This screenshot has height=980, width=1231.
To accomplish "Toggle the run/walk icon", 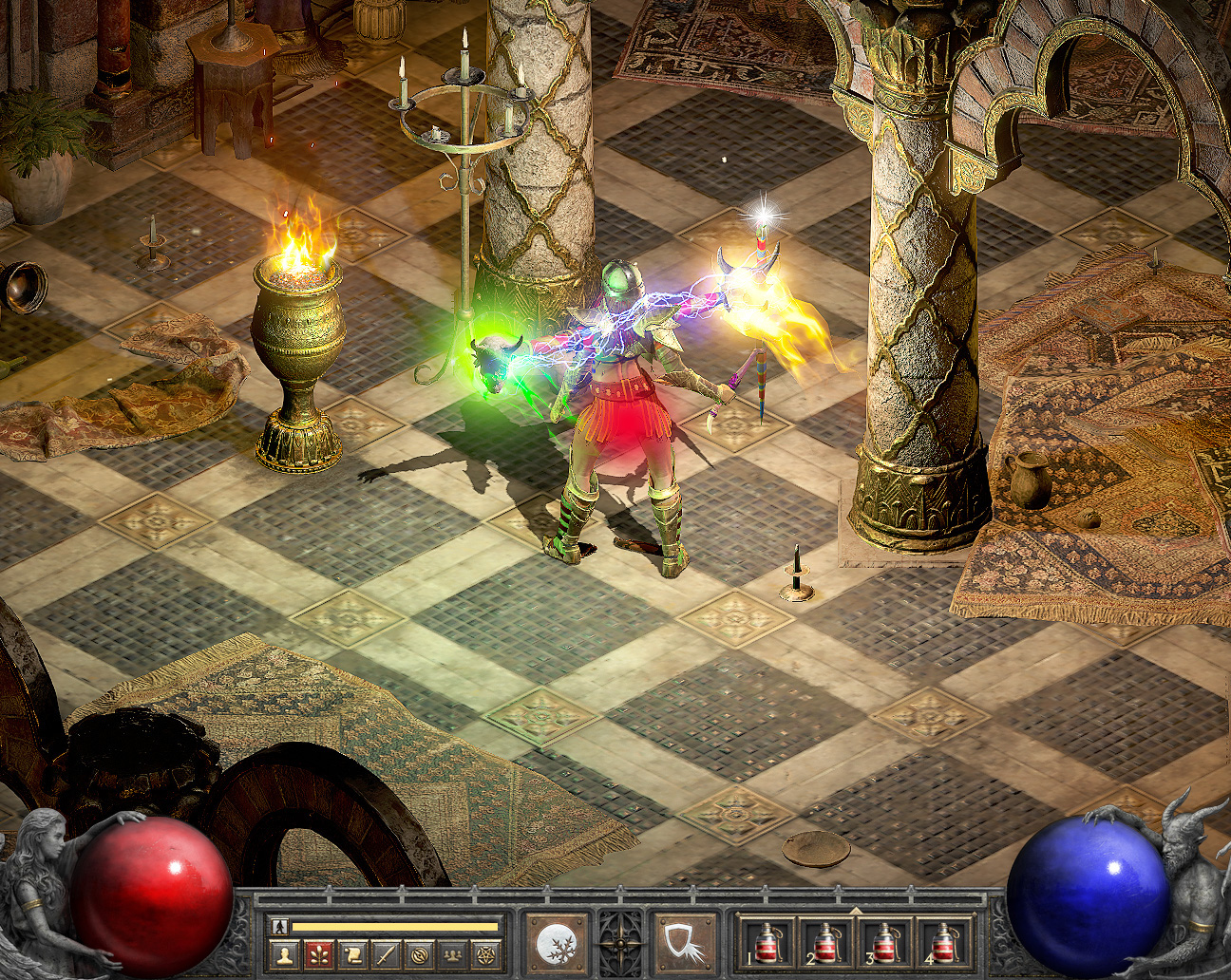I will pyautogui.click(x=280, y=926).
